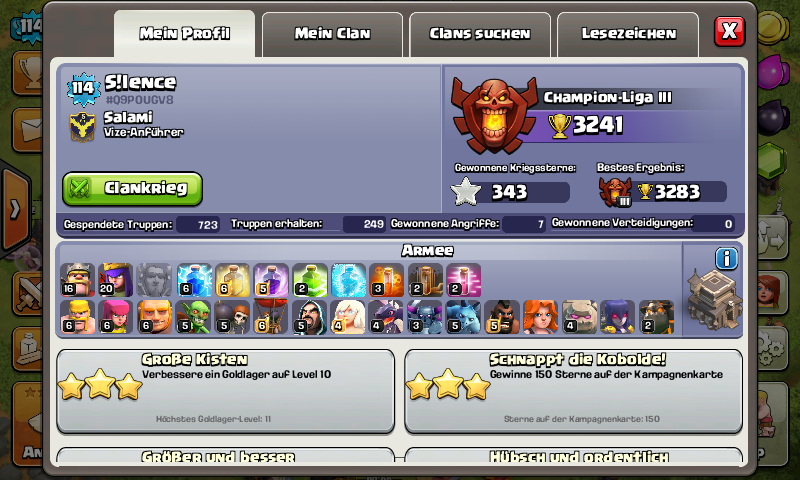Open the green Clankrieg button

(132, 188)
